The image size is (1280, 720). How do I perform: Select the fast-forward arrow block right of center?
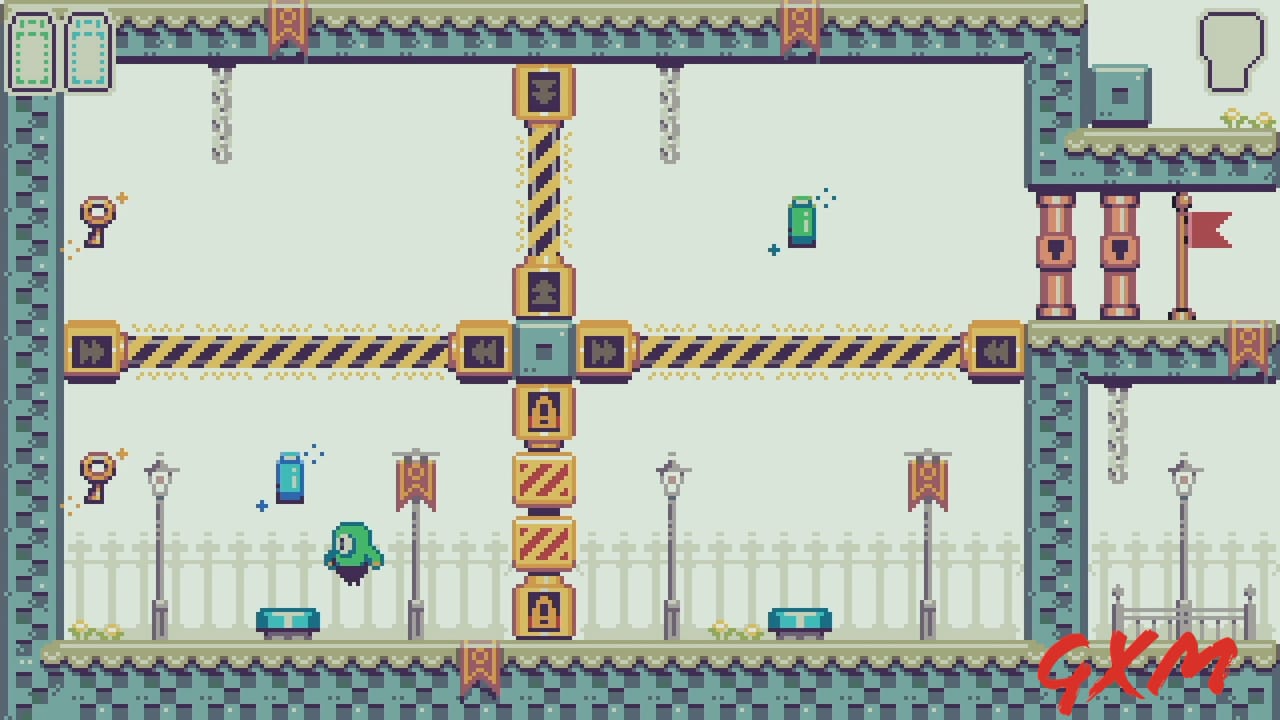coord(605,349)
